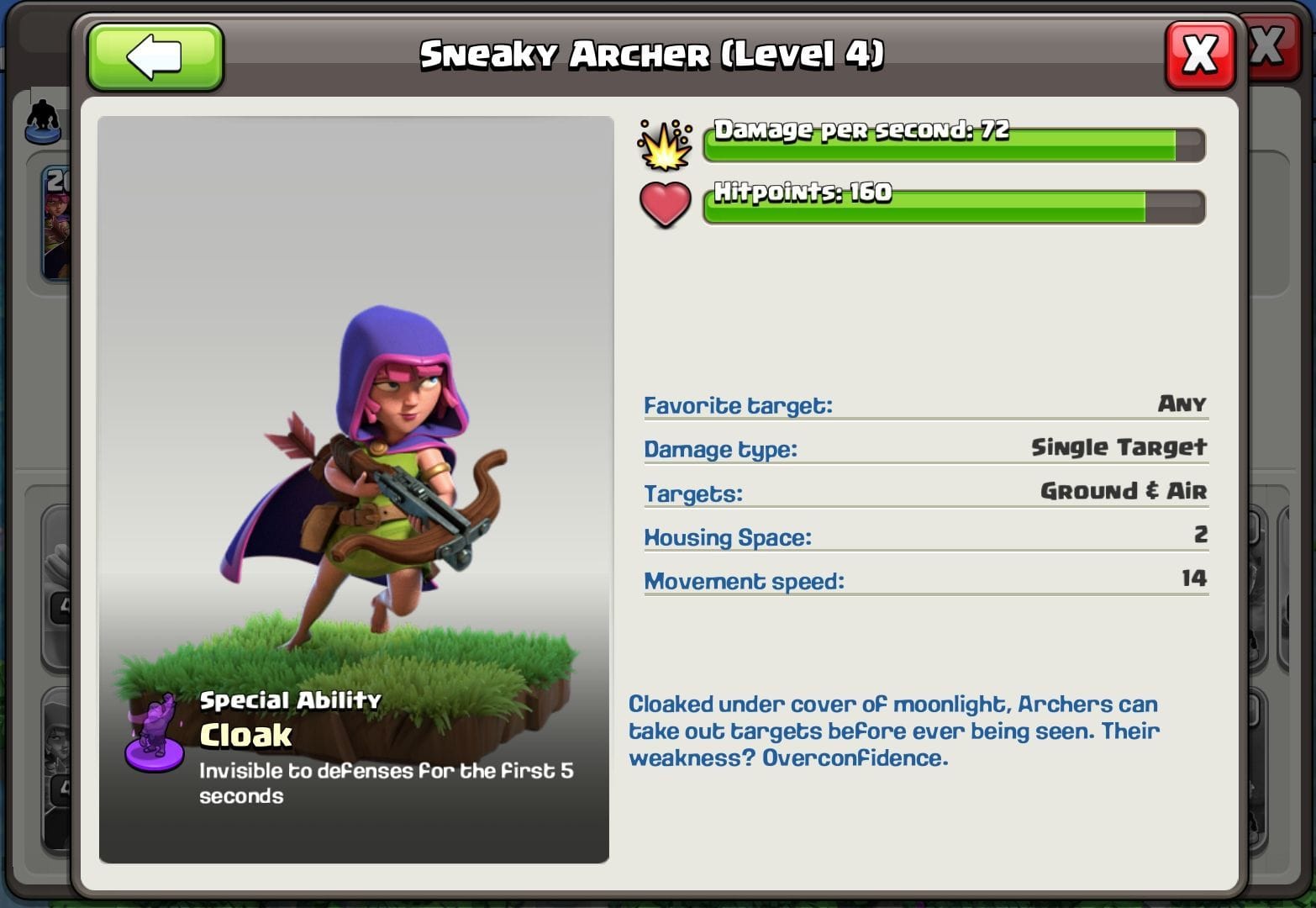1316x908 pixels.
Task: Click the Damage per second progress bar
Action: click(954, 145)
